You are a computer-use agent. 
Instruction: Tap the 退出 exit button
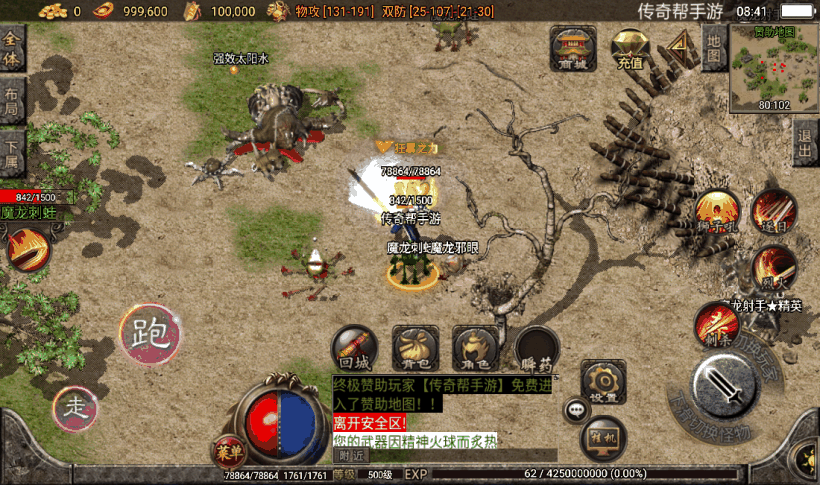tap(805, 147)
